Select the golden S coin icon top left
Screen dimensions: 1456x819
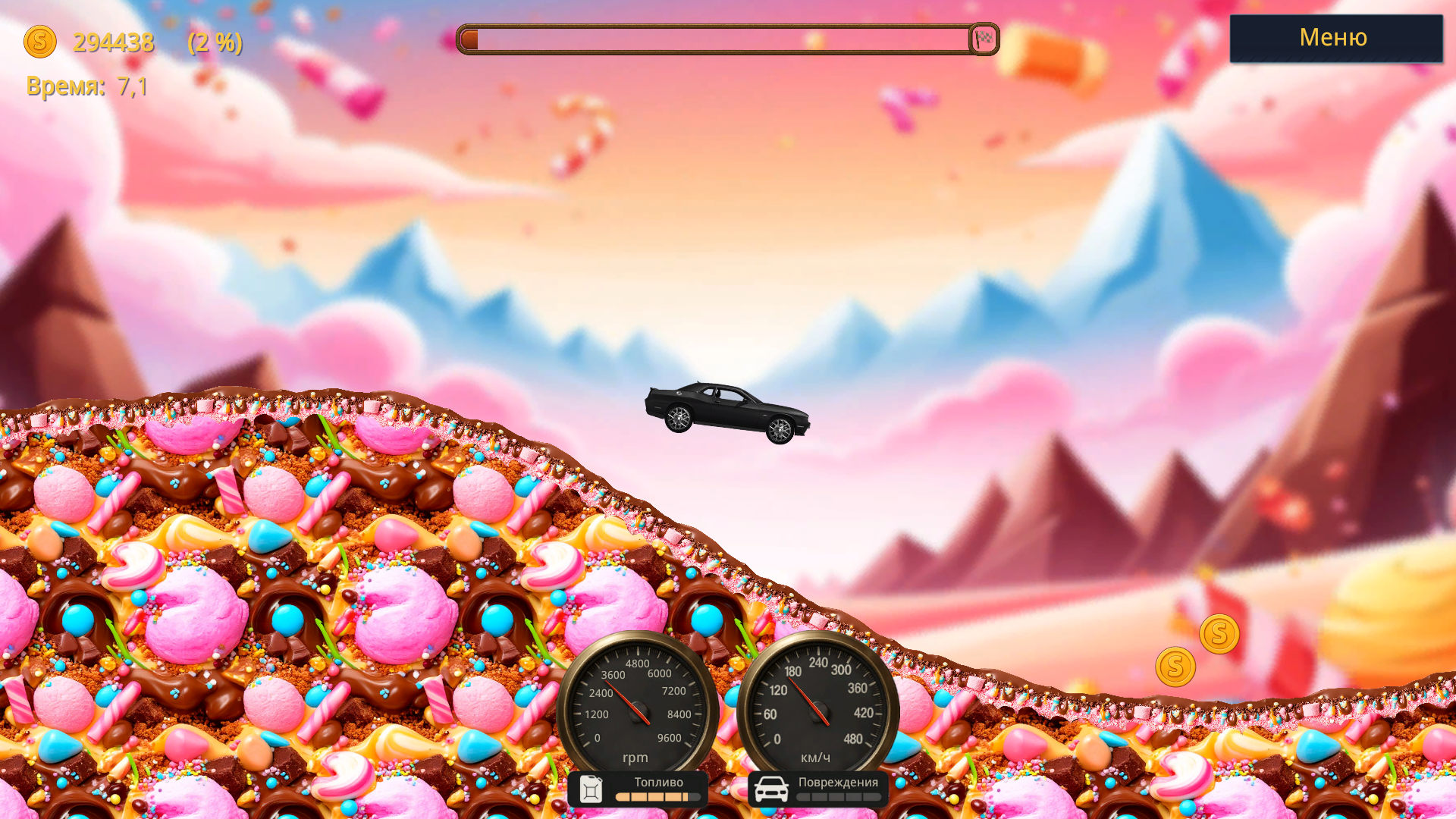pyautogui.click(x=40, y=43)
